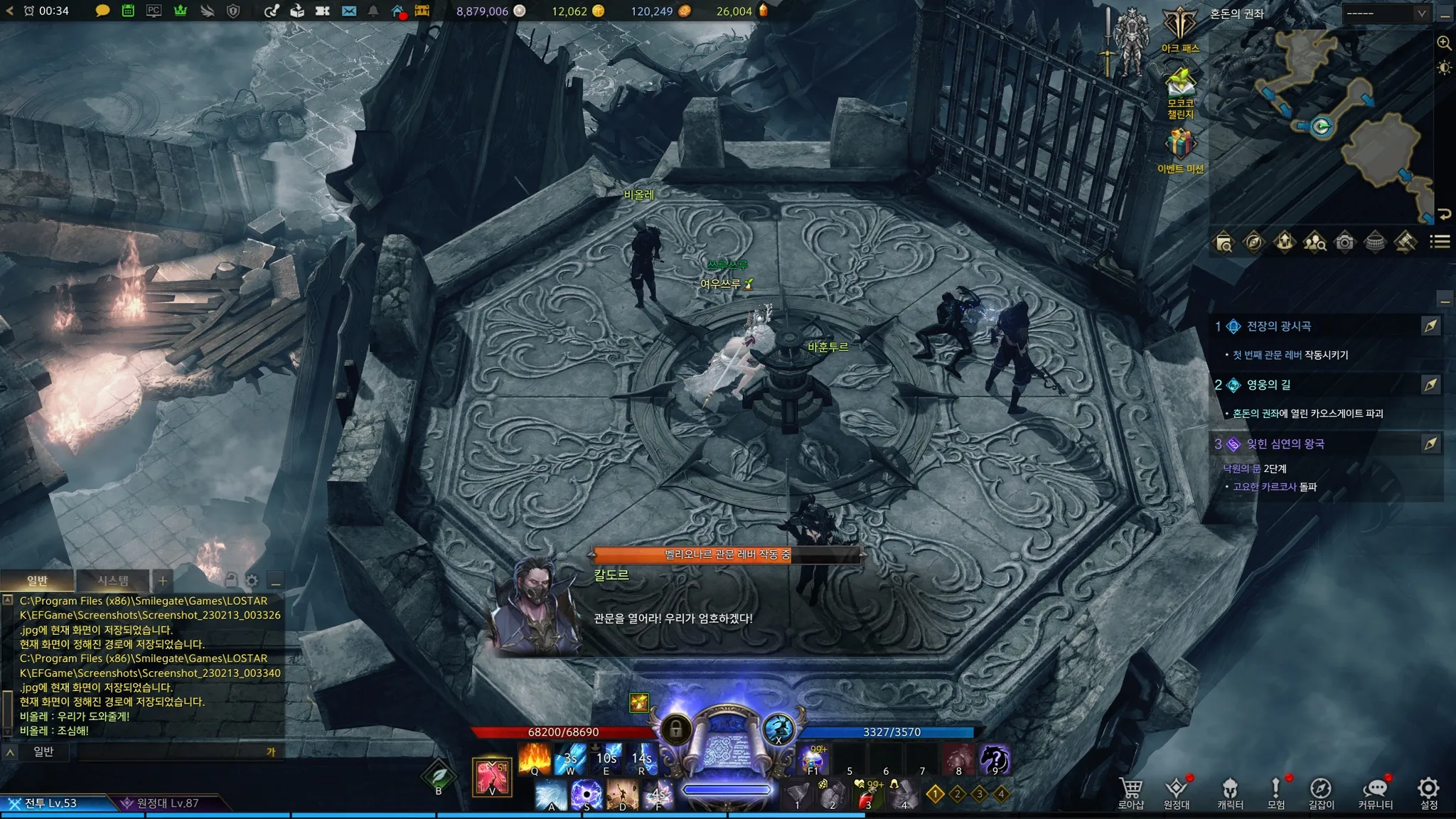Viewport: 1456px width, 819px height.
Task: Open the 아크 패스 icon
Action: [x=1180, y=28]
